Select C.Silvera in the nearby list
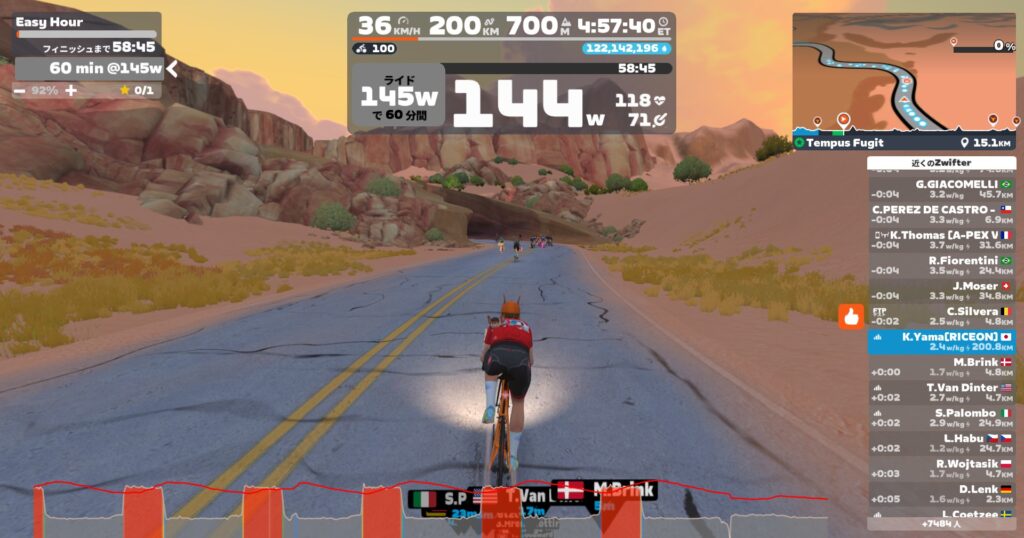Viewport: 1024px width, 538px height. coord(940,316)
